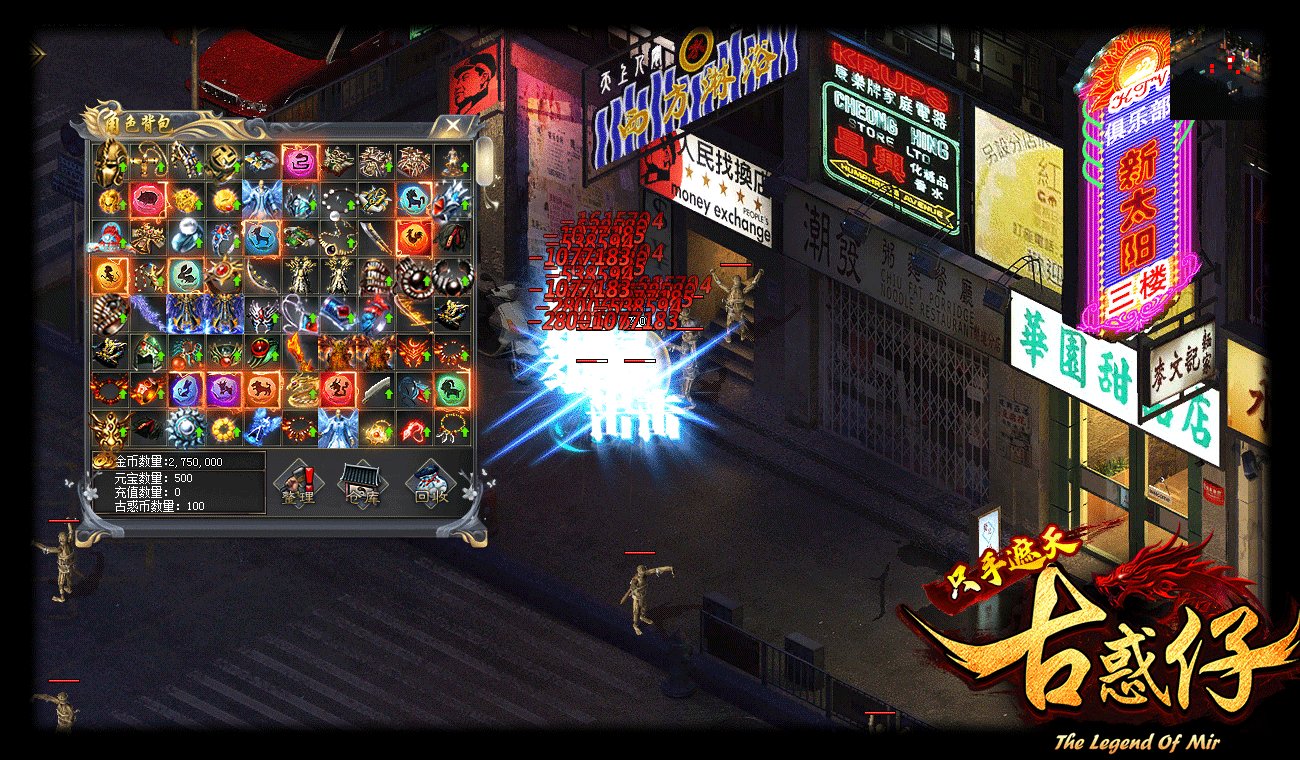Select the golden knight helmet item
Image resolution: width=1300 pixels, height=760 pixels.
tap(109, 161)
